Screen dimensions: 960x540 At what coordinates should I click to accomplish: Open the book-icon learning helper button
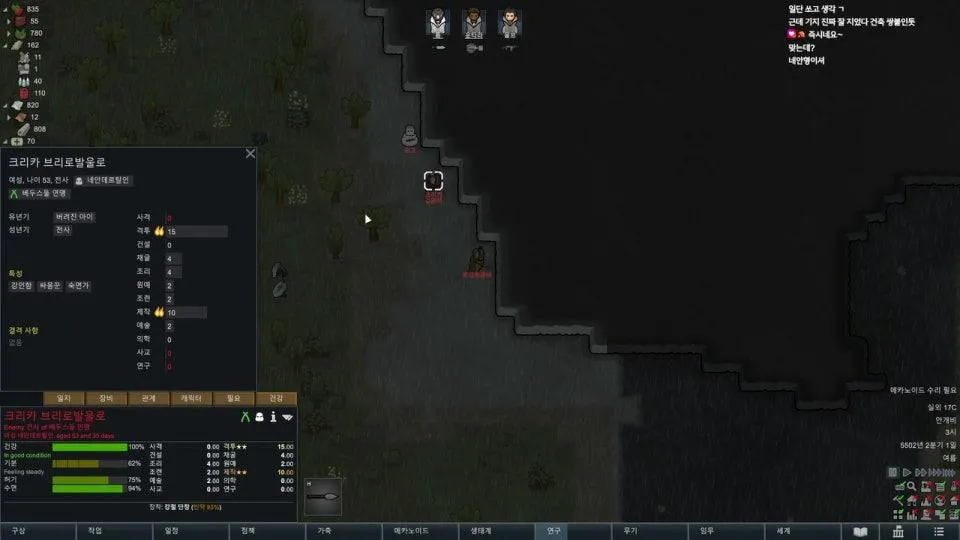point(861,531)
